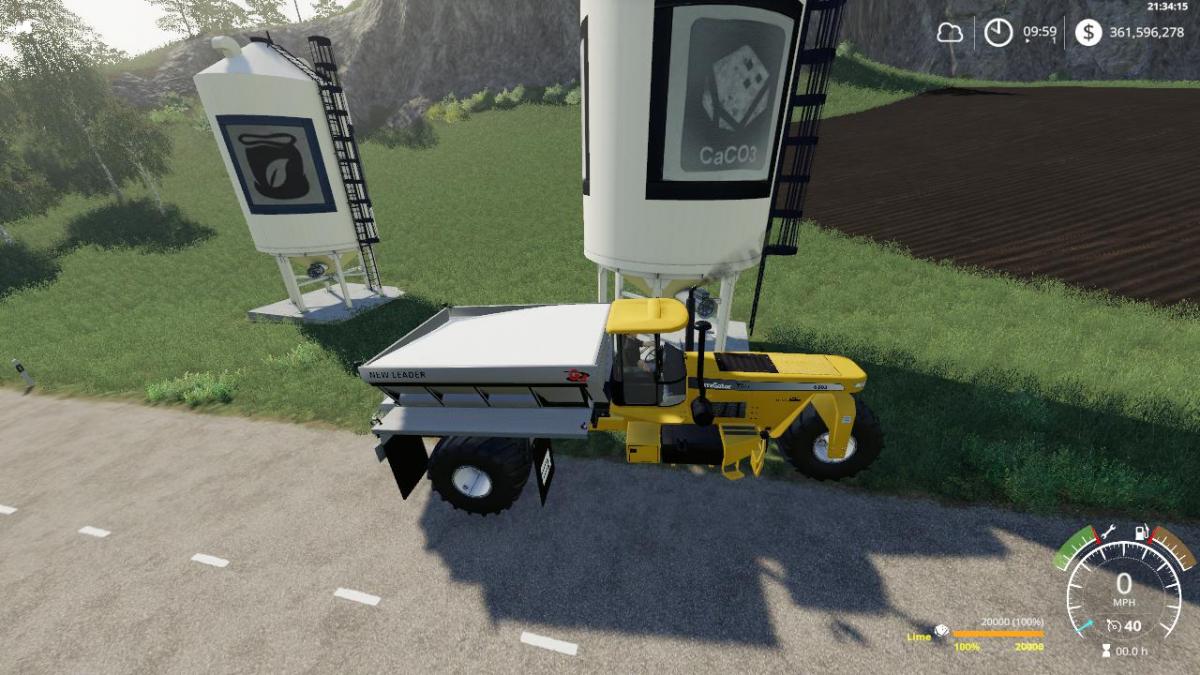Open the dollar money icon
Viewport: 1200px width, 675px height.
pos(1088,33)
